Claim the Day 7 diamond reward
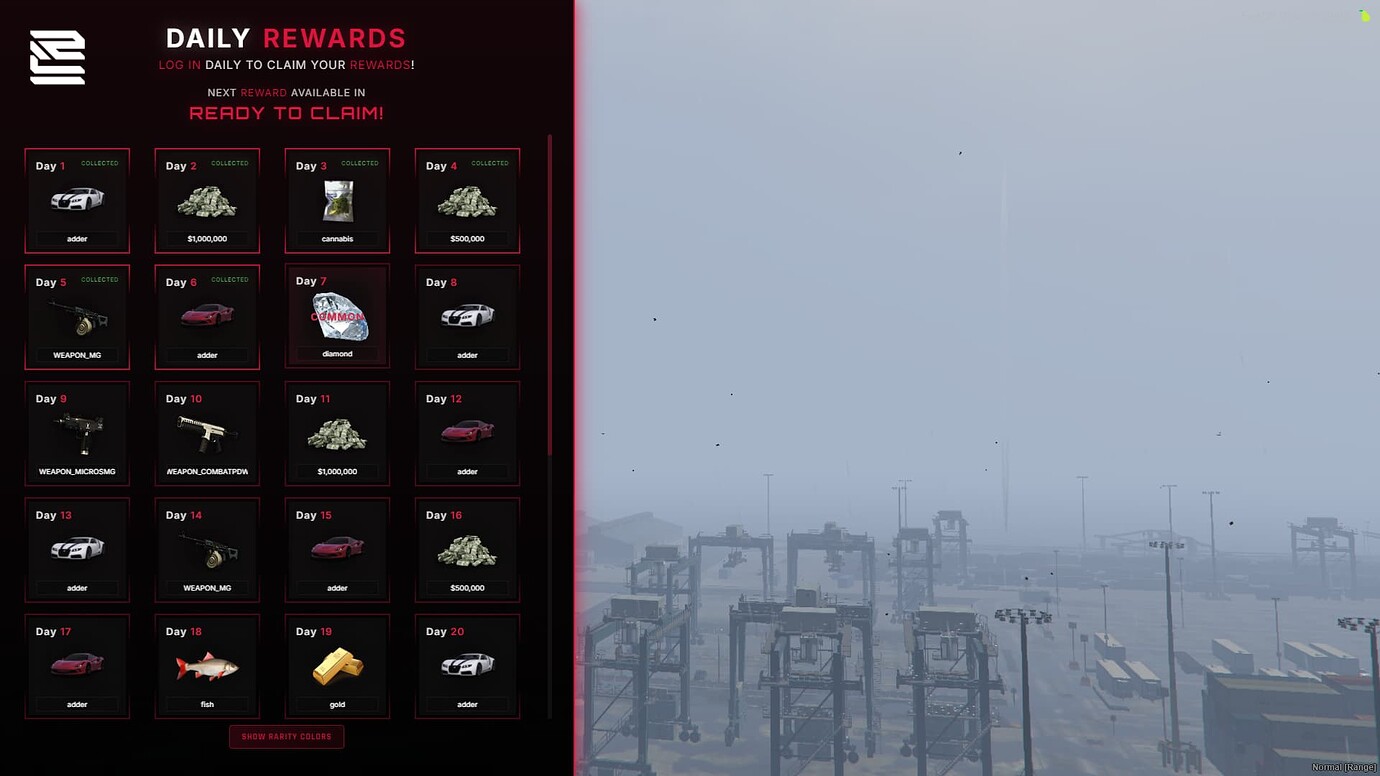Screen dimensions: 1380x776 click(x=337, y=315)
